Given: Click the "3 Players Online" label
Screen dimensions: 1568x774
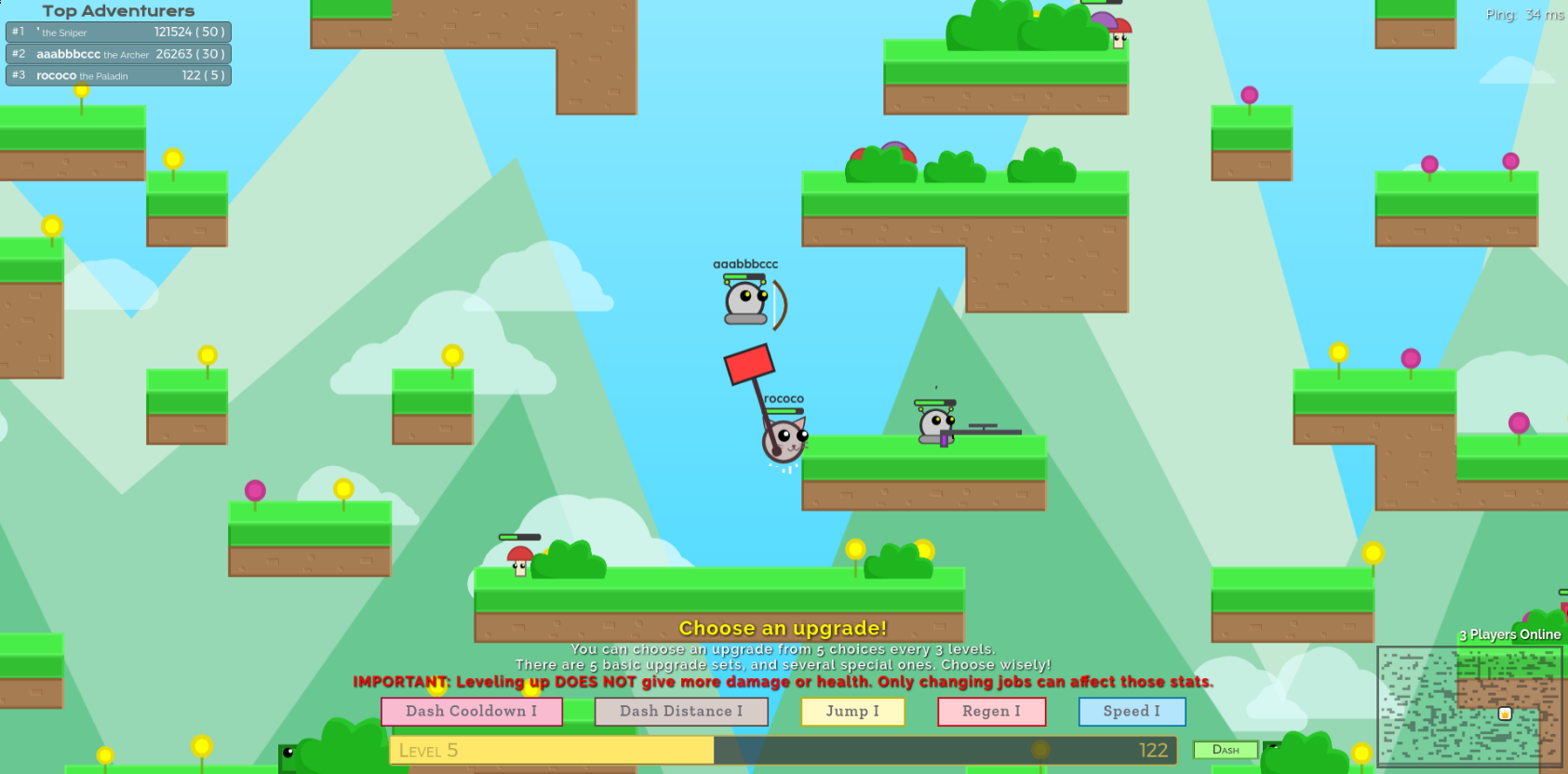Looking at the screenshot, I should coord(1511,634).
